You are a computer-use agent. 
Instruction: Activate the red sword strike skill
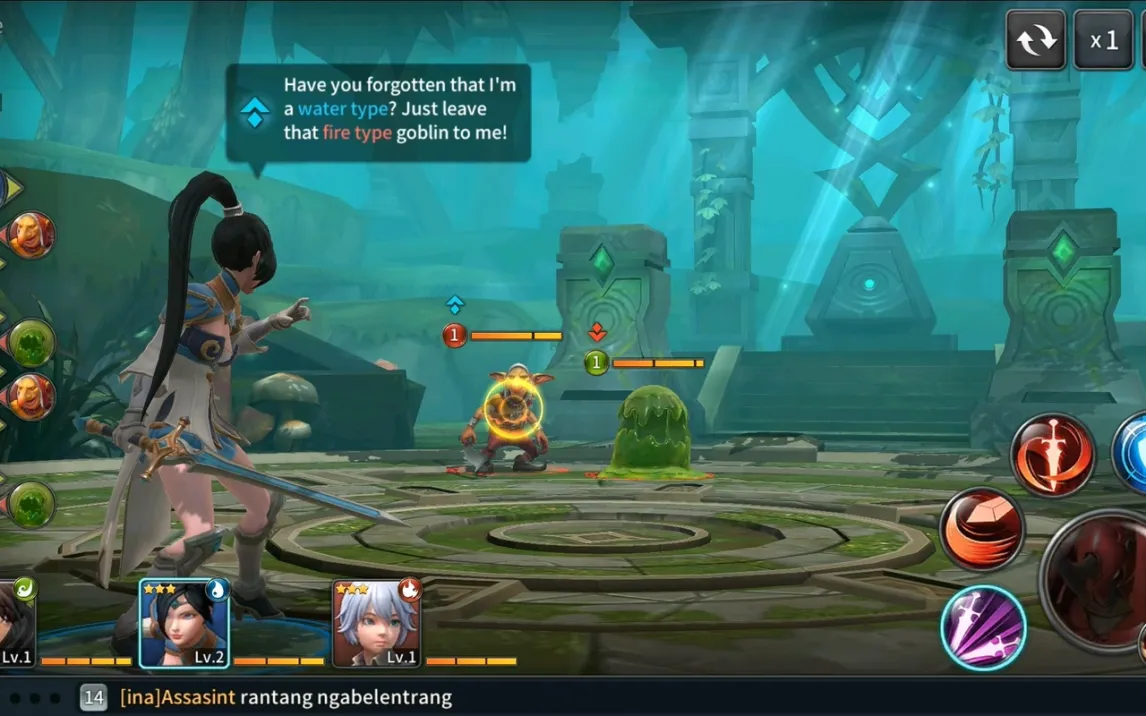click(1052, 455)
